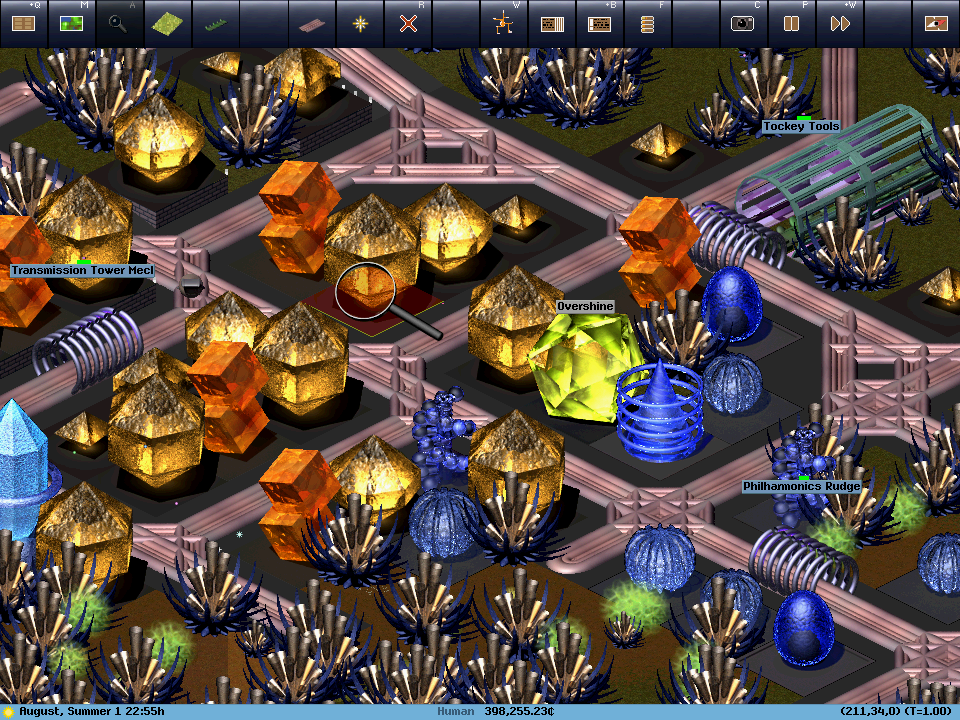Take a screenshot with the camera icon
This screenshot has width=960, height=720.
(743, 24)
